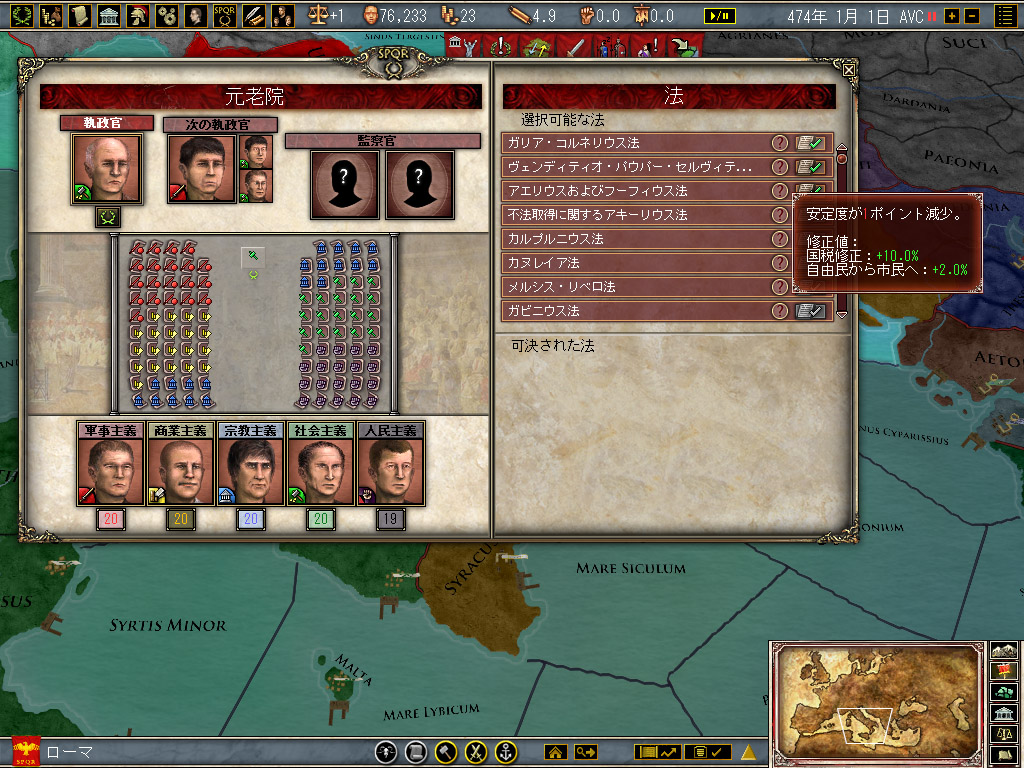This screenshot has width=1024, height=768.
Task: Select the current consul portrait
Action: pyautogui.click(x=106, y=169)
